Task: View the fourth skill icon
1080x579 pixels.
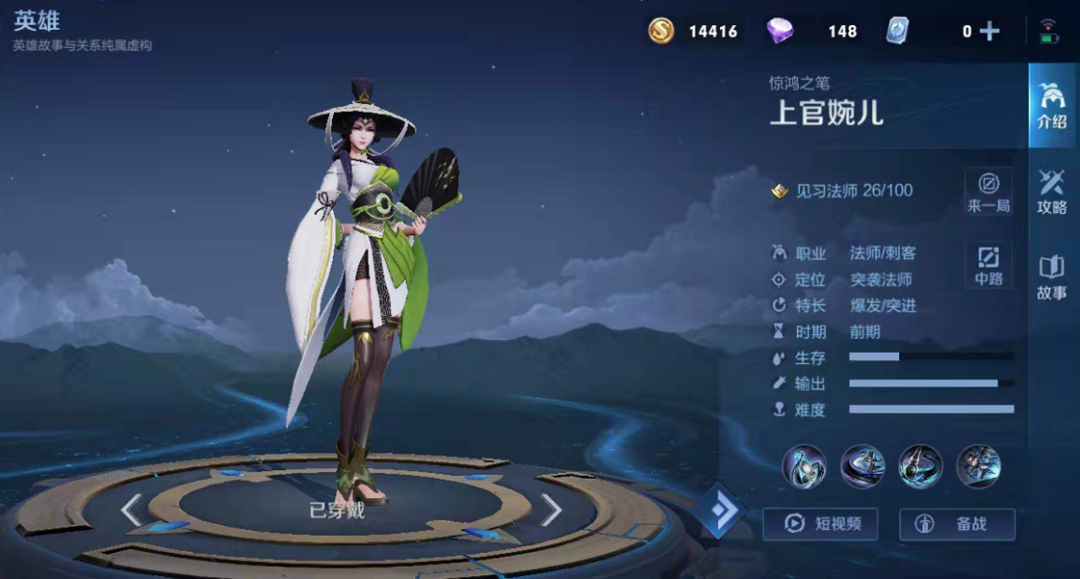Action: coord(978,466)
